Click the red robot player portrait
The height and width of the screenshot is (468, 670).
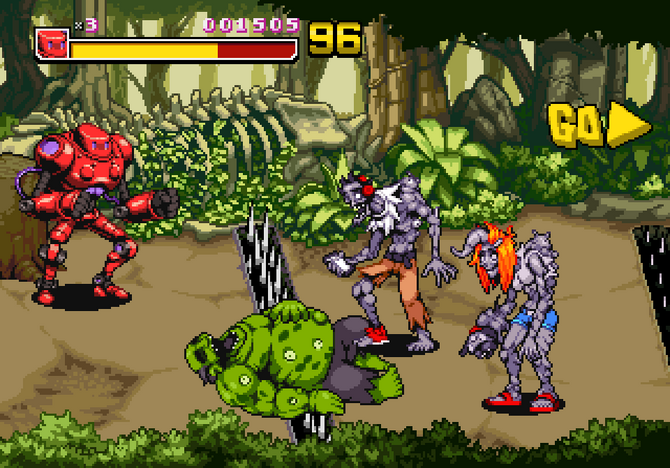51,43
